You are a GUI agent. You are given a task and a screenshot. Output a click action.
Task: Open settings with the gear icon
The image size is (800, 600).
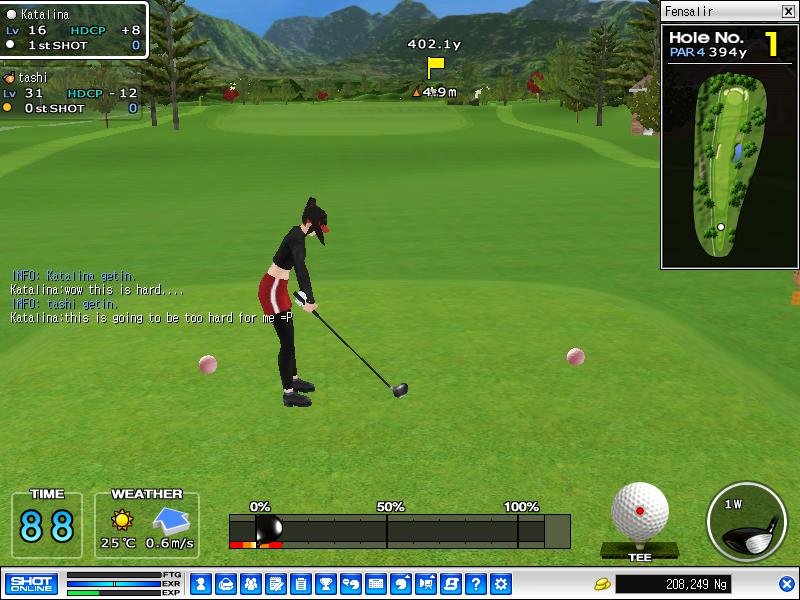click(501, 583)
